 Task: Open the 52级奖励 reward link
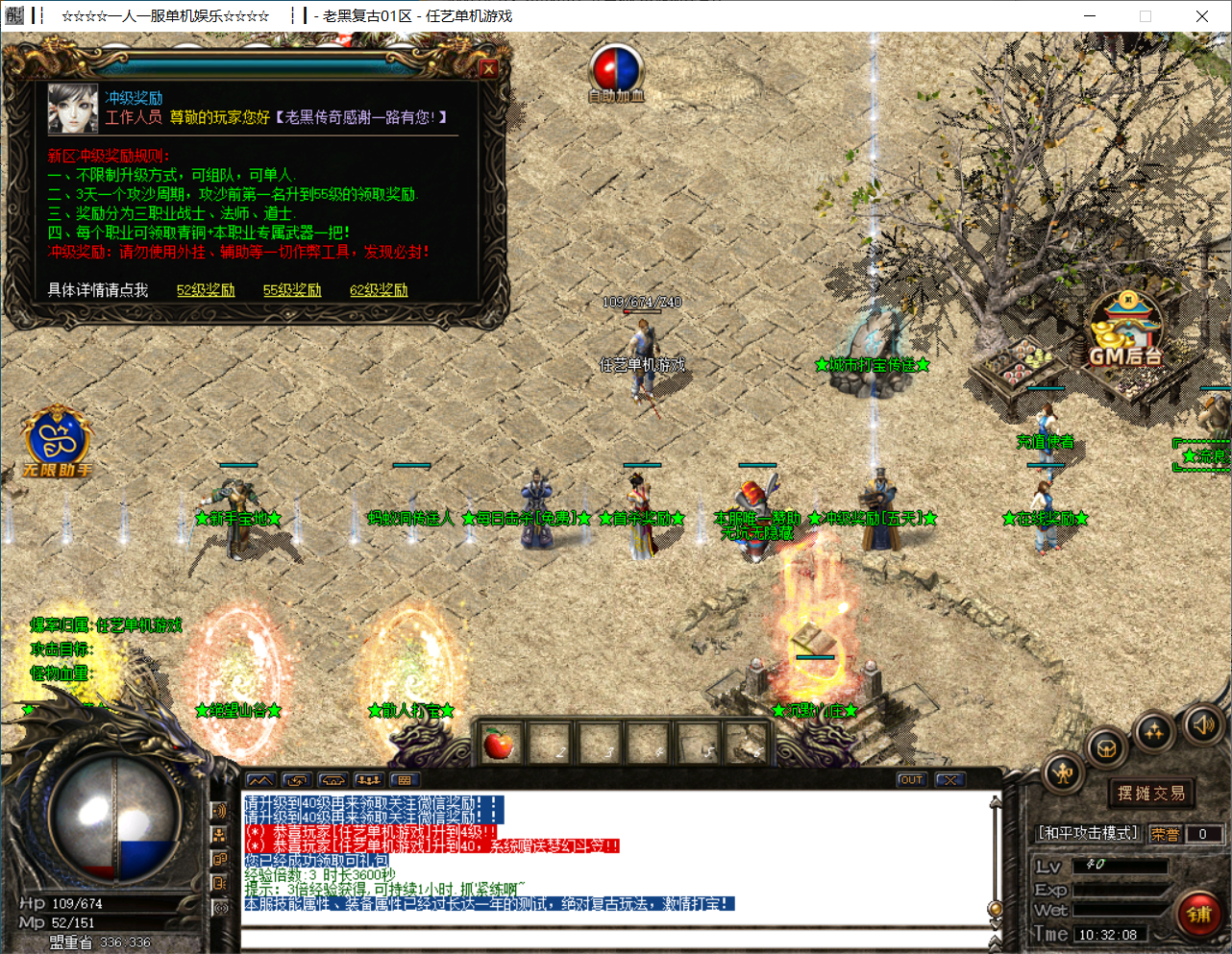[x=206, y=290]
